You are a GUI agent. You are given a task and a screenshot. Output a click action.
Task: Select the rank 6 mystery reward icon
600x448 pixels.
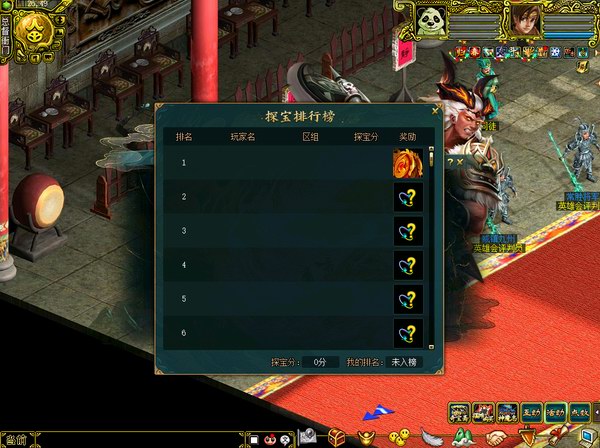407,333
